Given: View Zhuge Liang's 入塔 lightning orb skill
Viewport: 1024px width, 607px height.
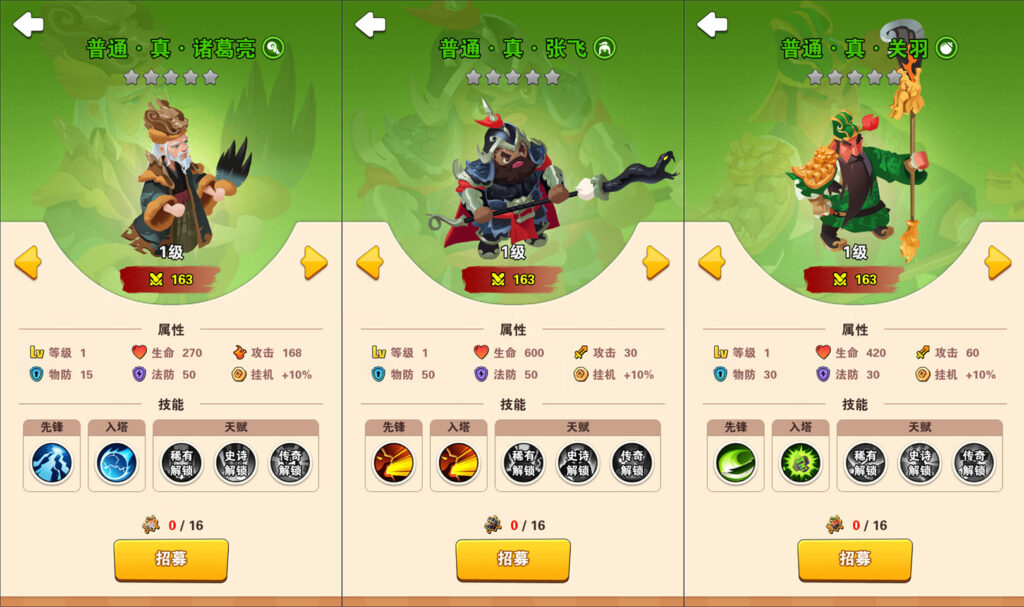Looking at the screenshot, I should pyautogui.click(x=116, y=463).
